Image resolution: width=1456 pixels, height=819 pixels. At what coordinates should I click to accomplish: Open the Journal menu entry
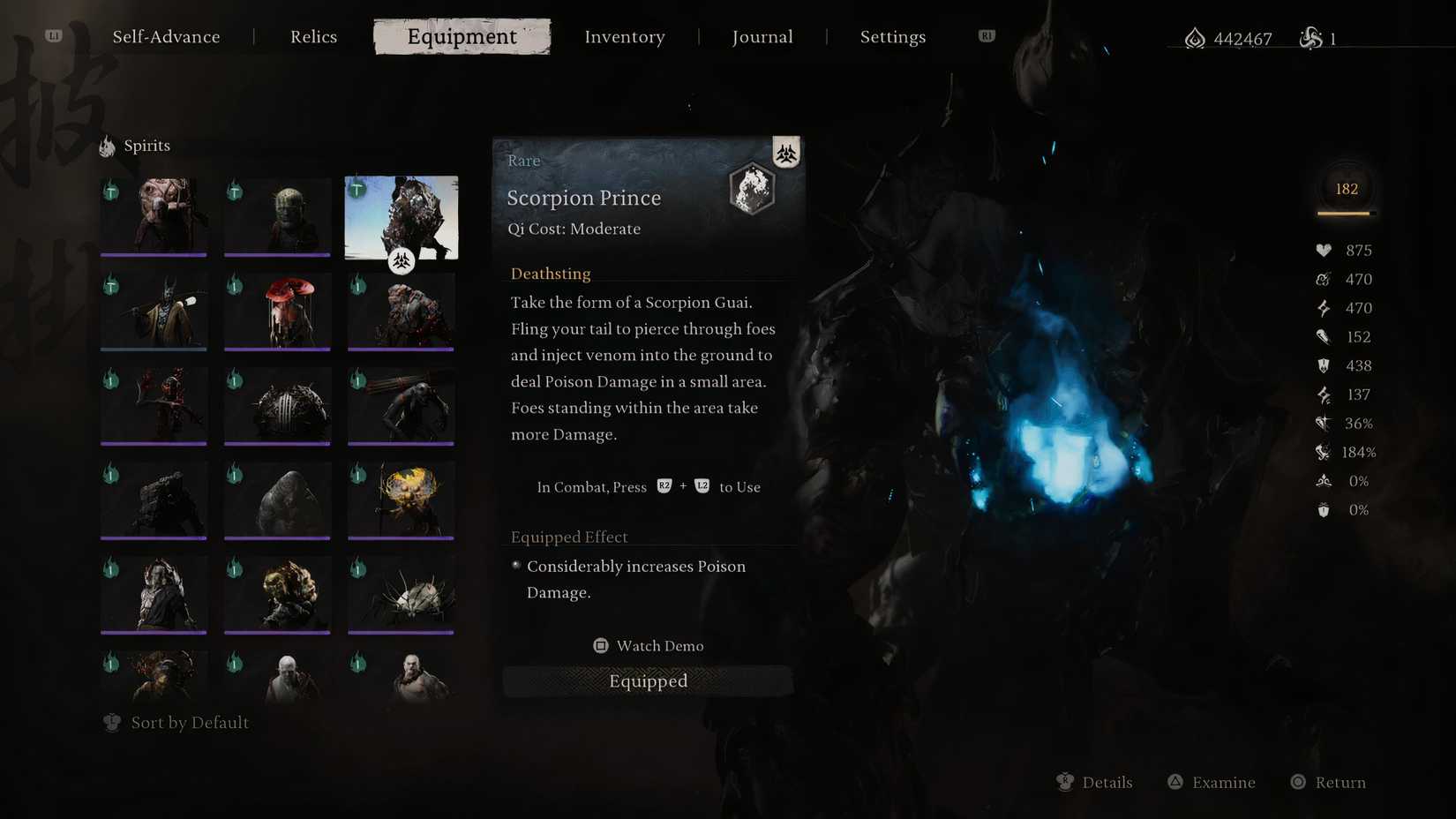[762, 36]
